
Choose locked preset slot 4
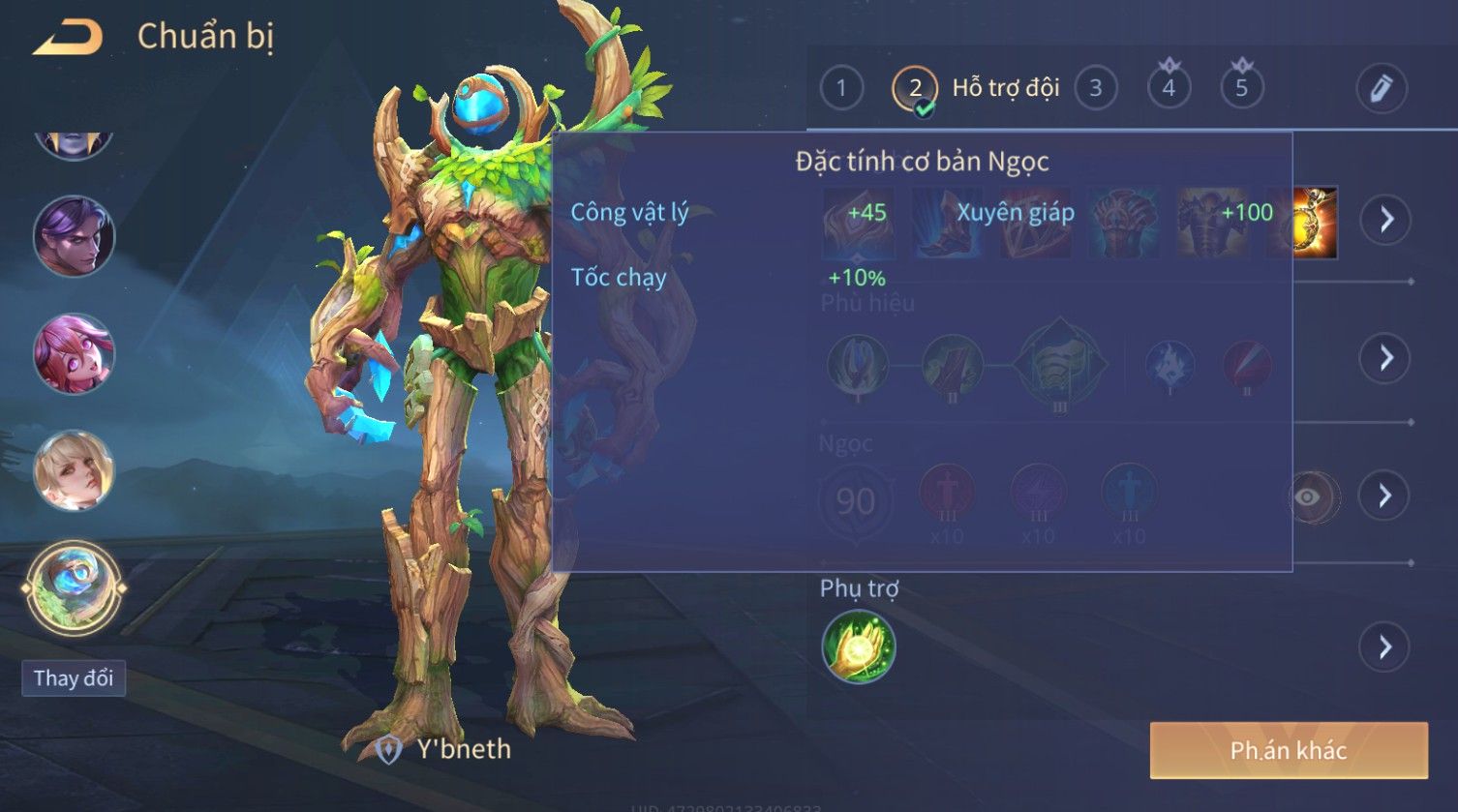[x=1169, y=88]
